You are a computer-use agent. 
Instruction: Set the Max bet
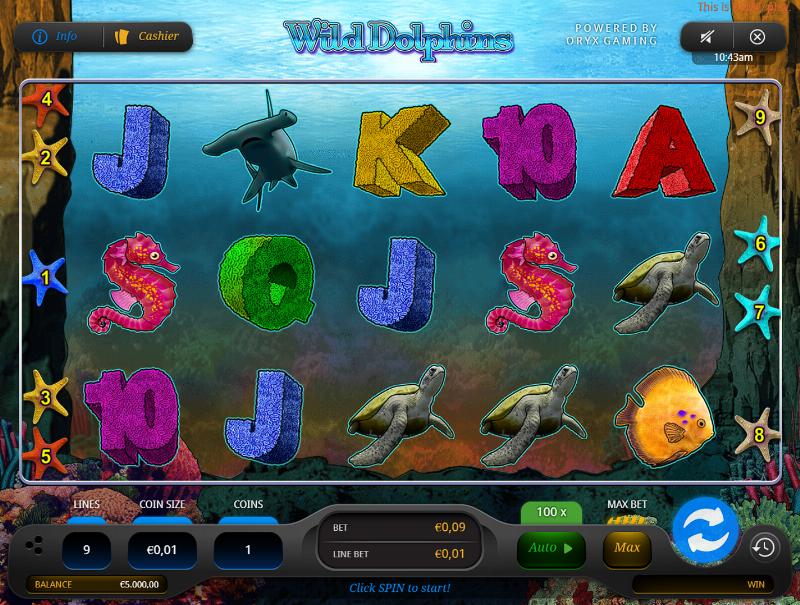tap(627, 548)
